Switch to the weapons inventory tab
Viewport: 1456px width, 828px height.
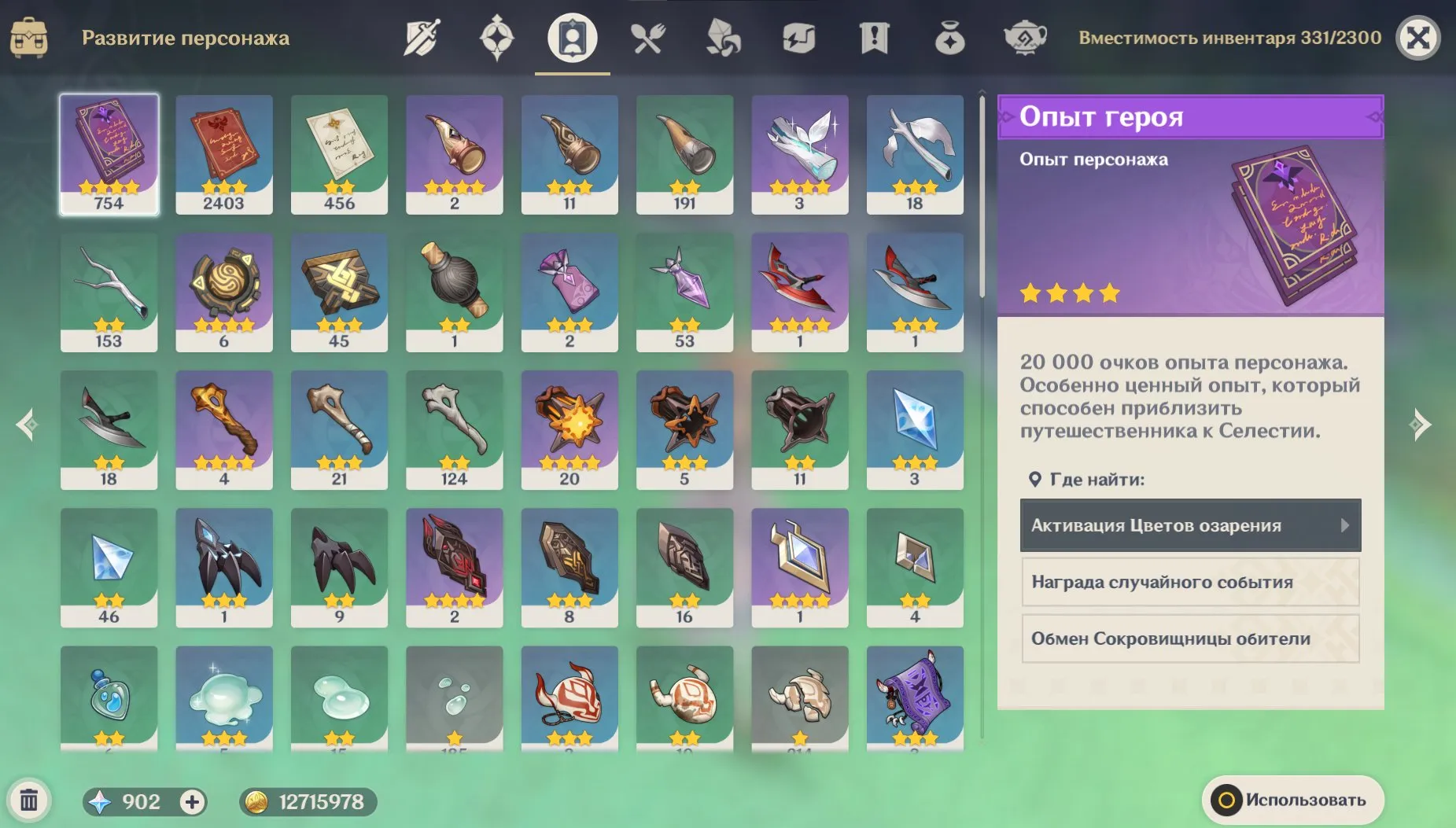422,38
